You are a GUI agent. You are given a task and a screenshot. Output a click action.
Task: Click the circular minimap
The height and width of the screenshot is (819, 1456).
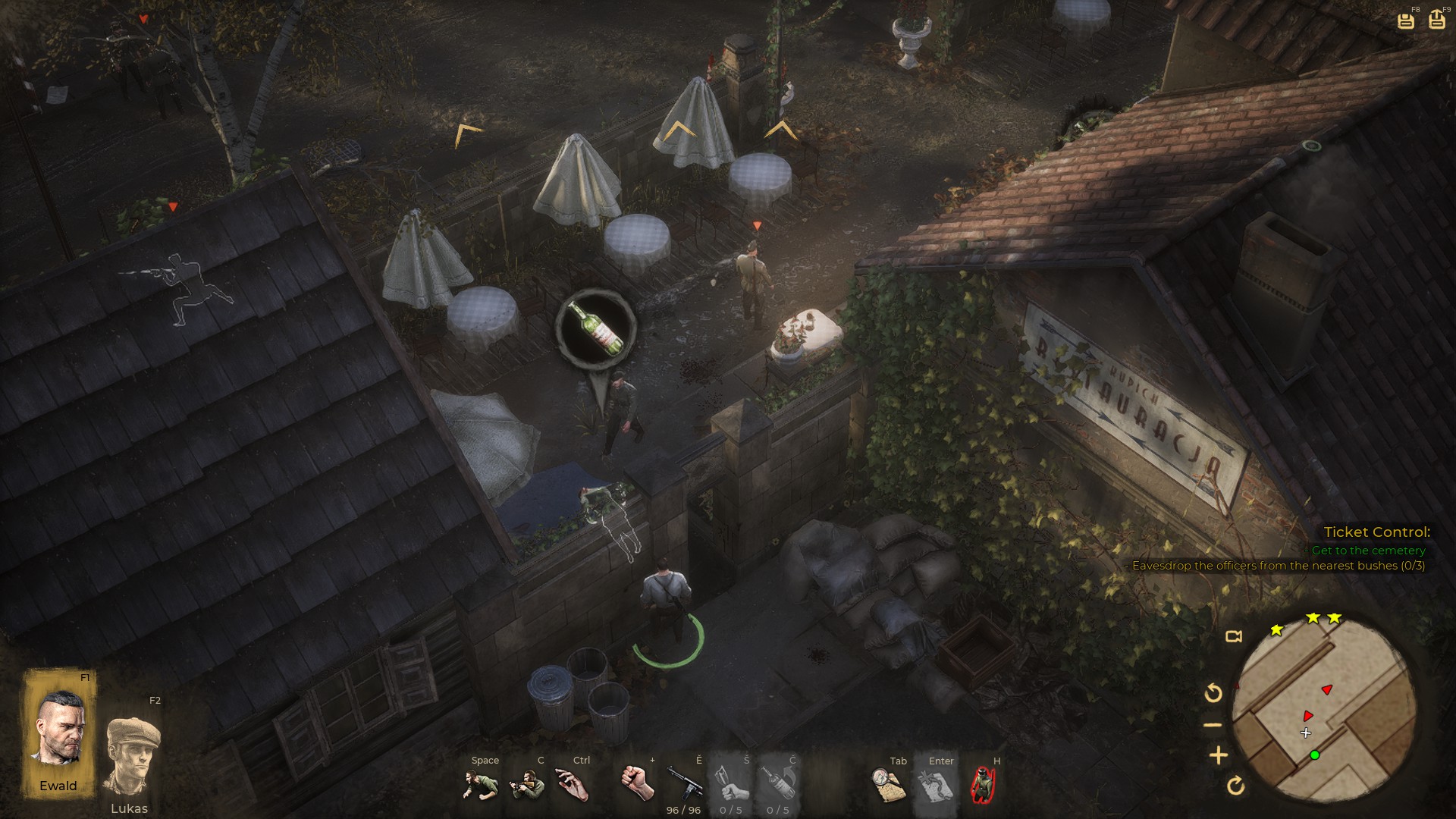(x=1323, y=710)
